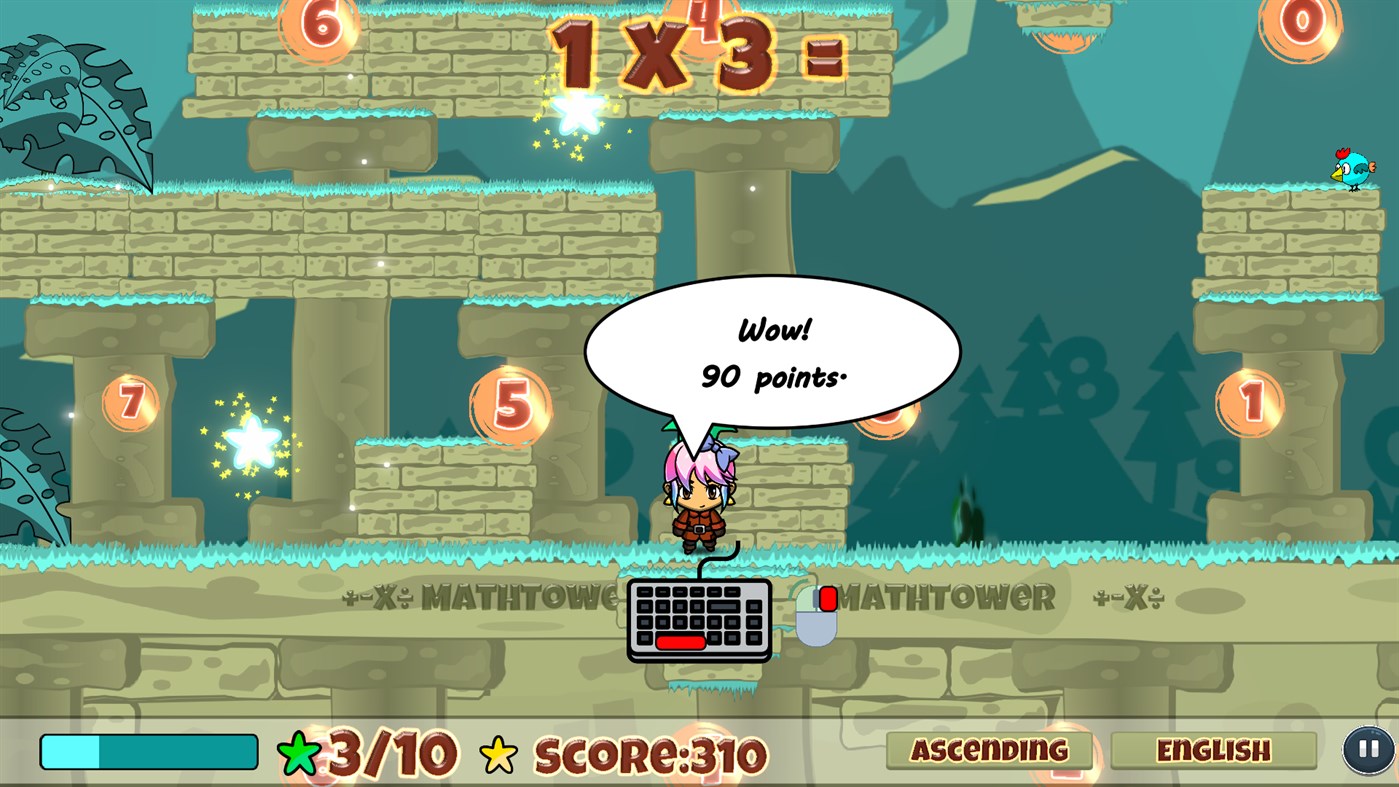Click the sparkle star under the equation
1399x787 pixels.
click(575, 108)
